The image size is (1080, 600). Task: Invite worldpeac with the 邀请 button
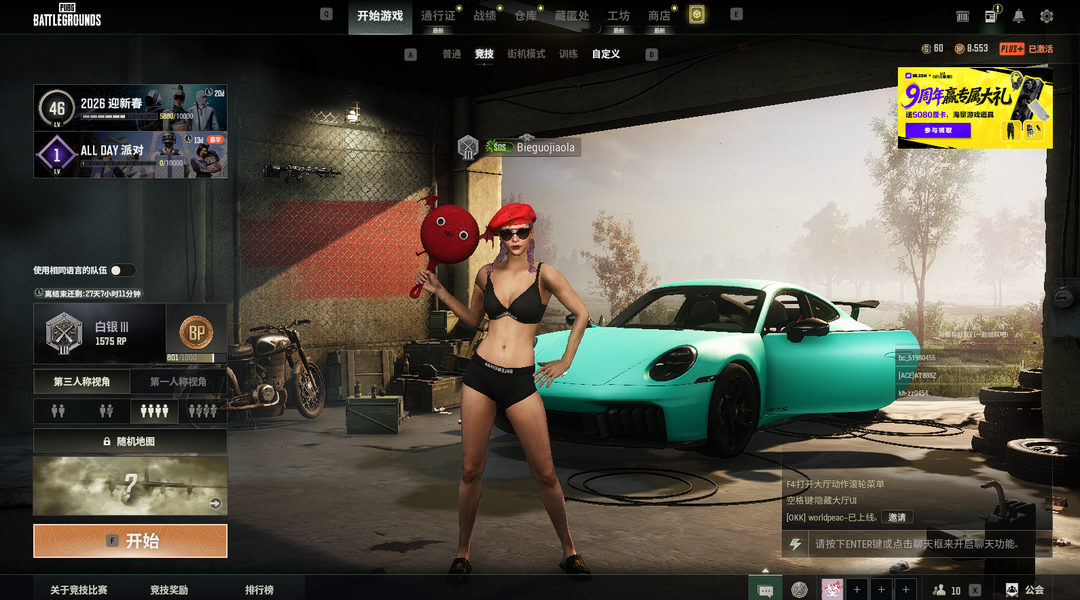896,517
